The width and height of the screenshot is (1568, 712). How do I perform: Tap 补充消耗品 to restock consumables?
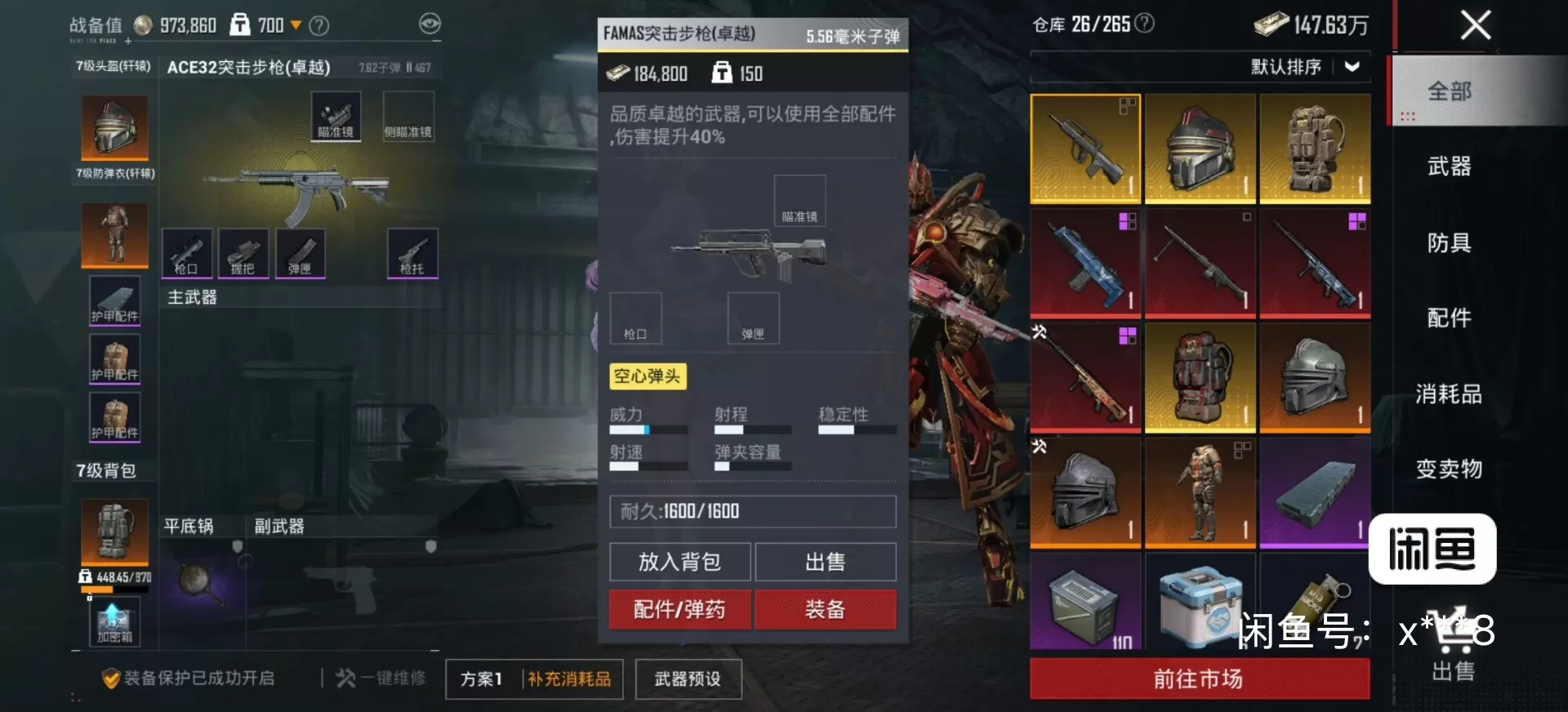click(569, 679)
